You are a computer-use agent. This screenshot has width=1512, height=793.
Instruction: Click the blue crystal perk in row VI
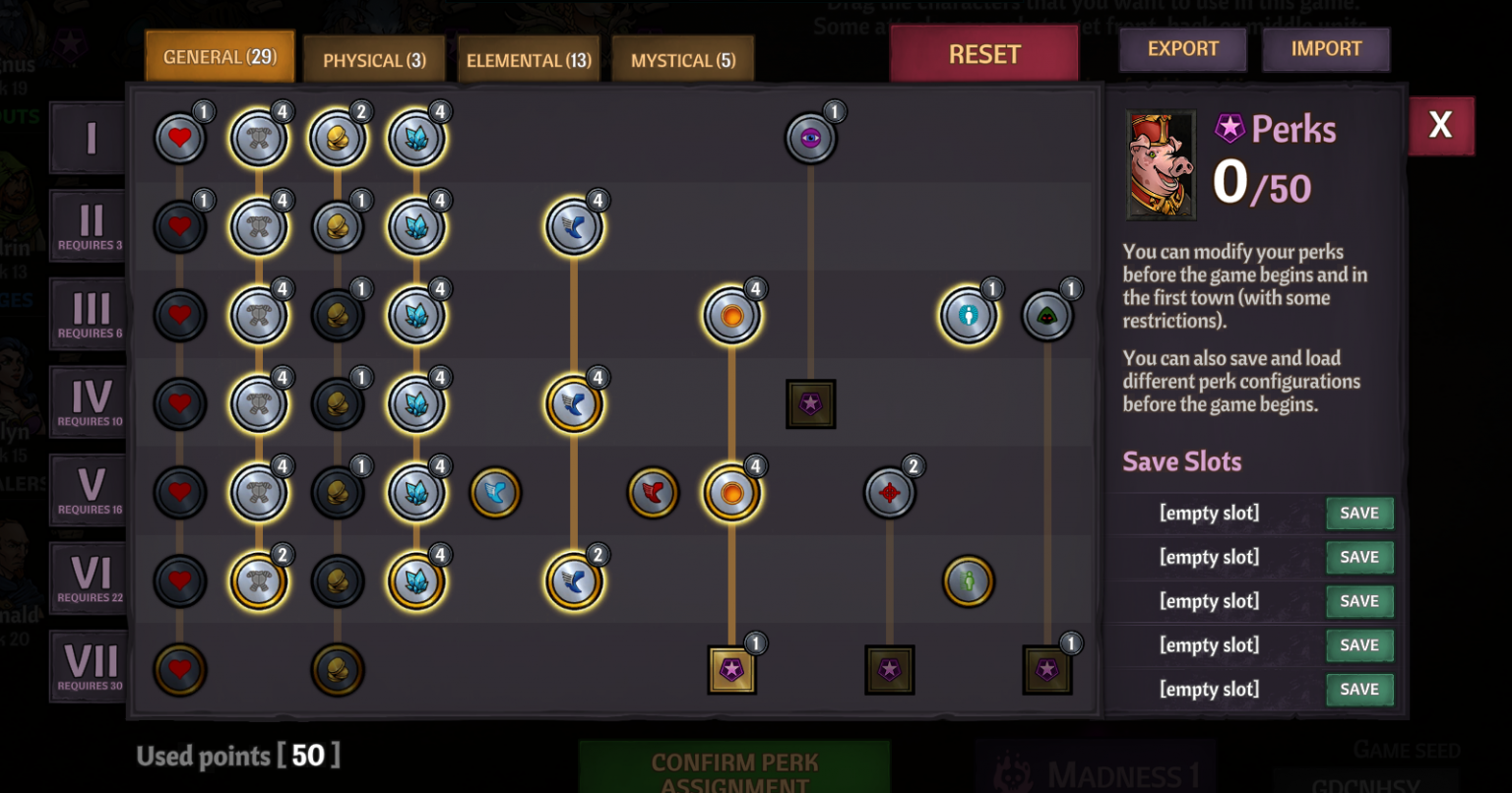416,580
